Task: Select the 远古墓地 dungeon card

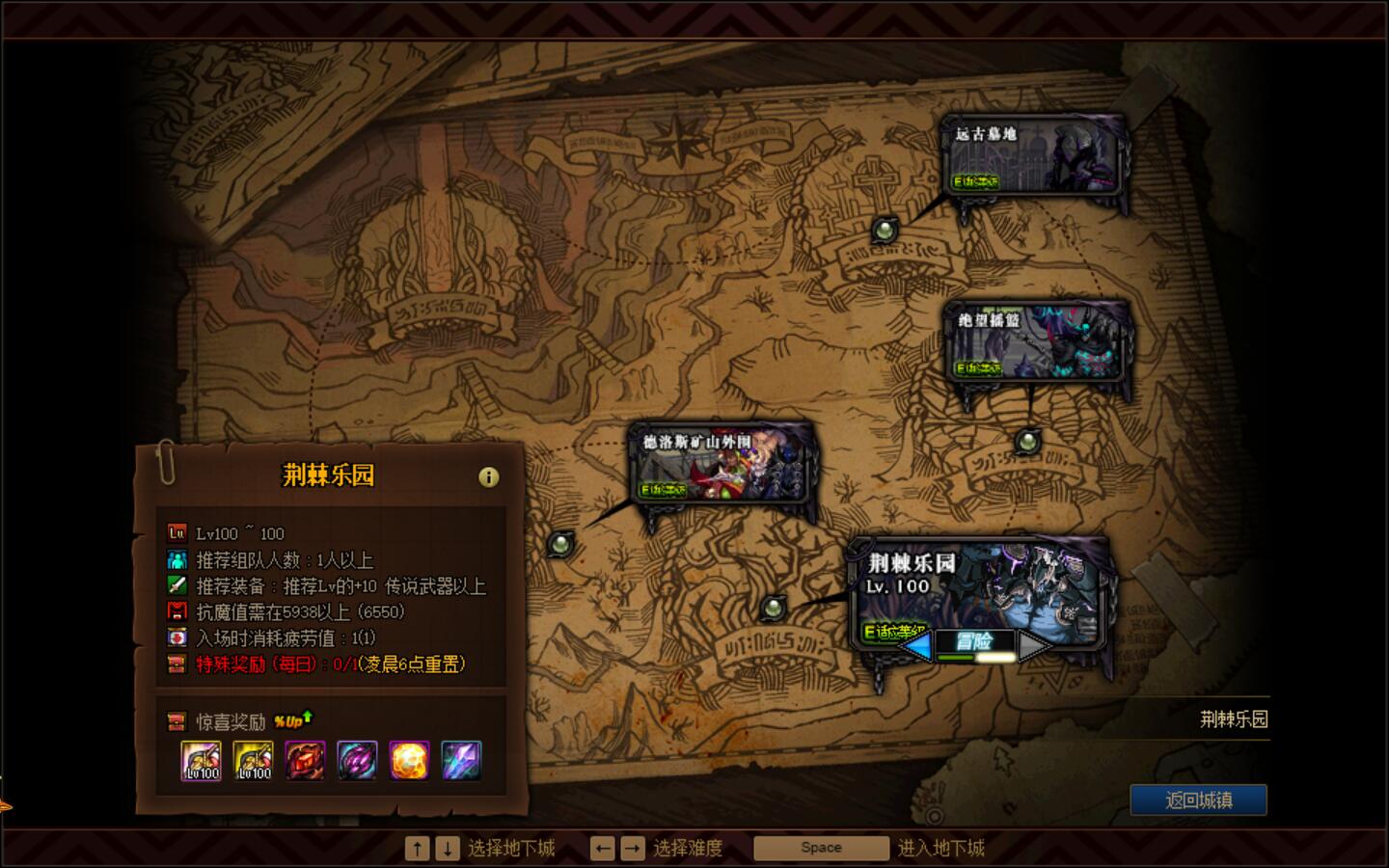Action: tap(1031, 154)
